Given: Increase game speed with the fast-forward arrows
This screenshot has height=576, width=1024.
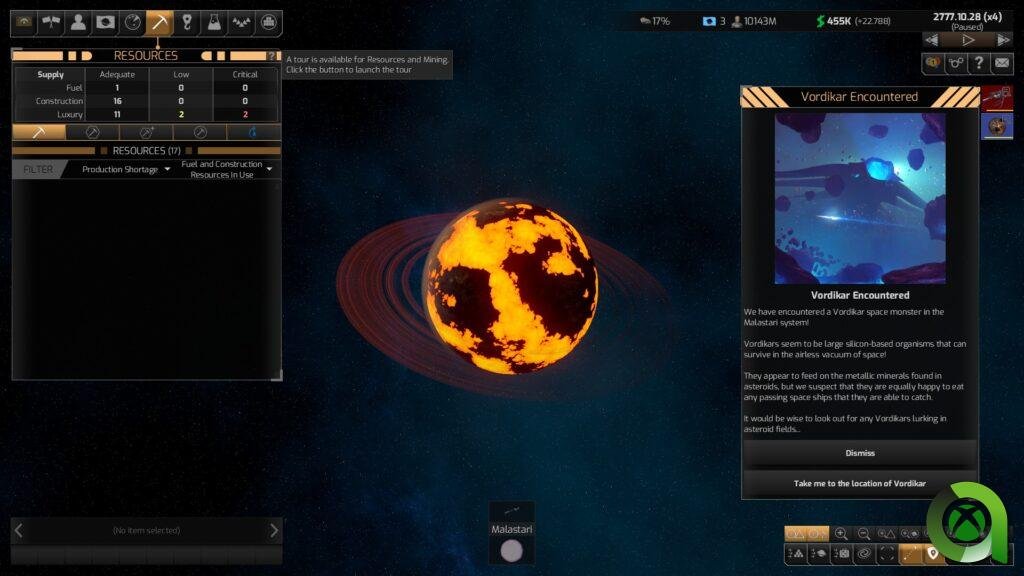Looking at the screenshot, I should pos(1003,40).
